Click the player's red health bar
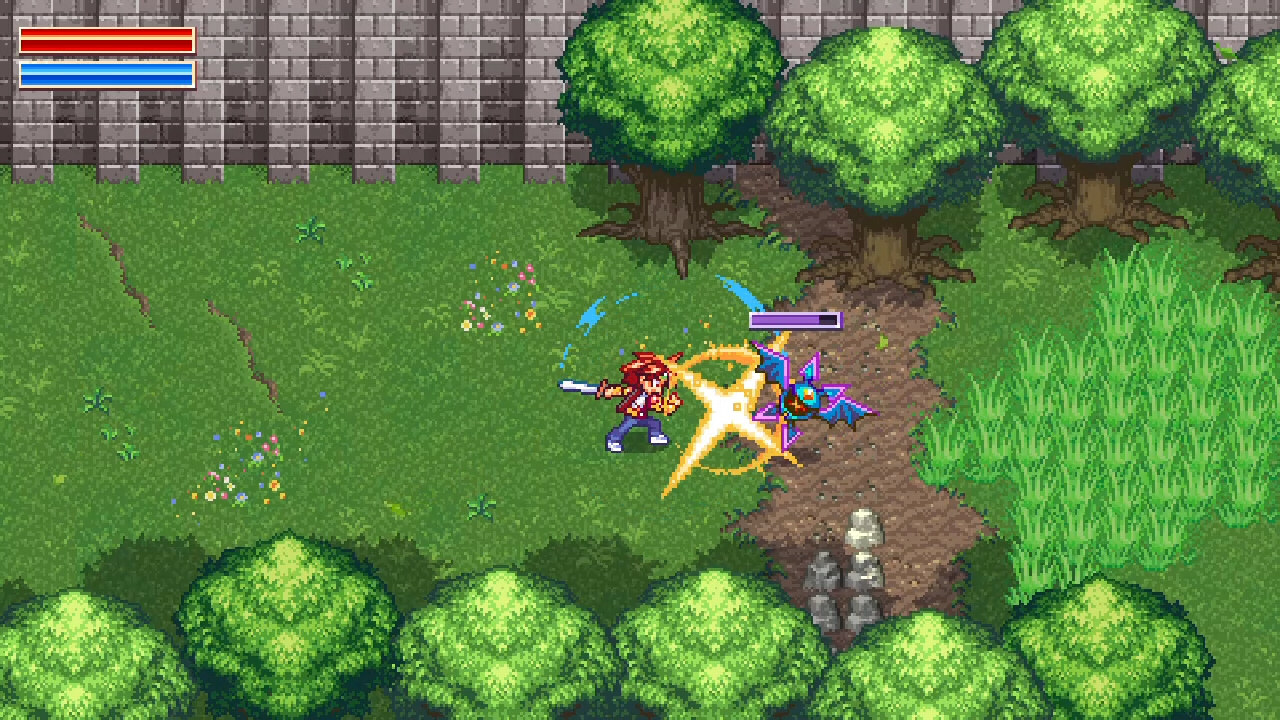This screenshot has width=1280, height=720. pos(105,43)
